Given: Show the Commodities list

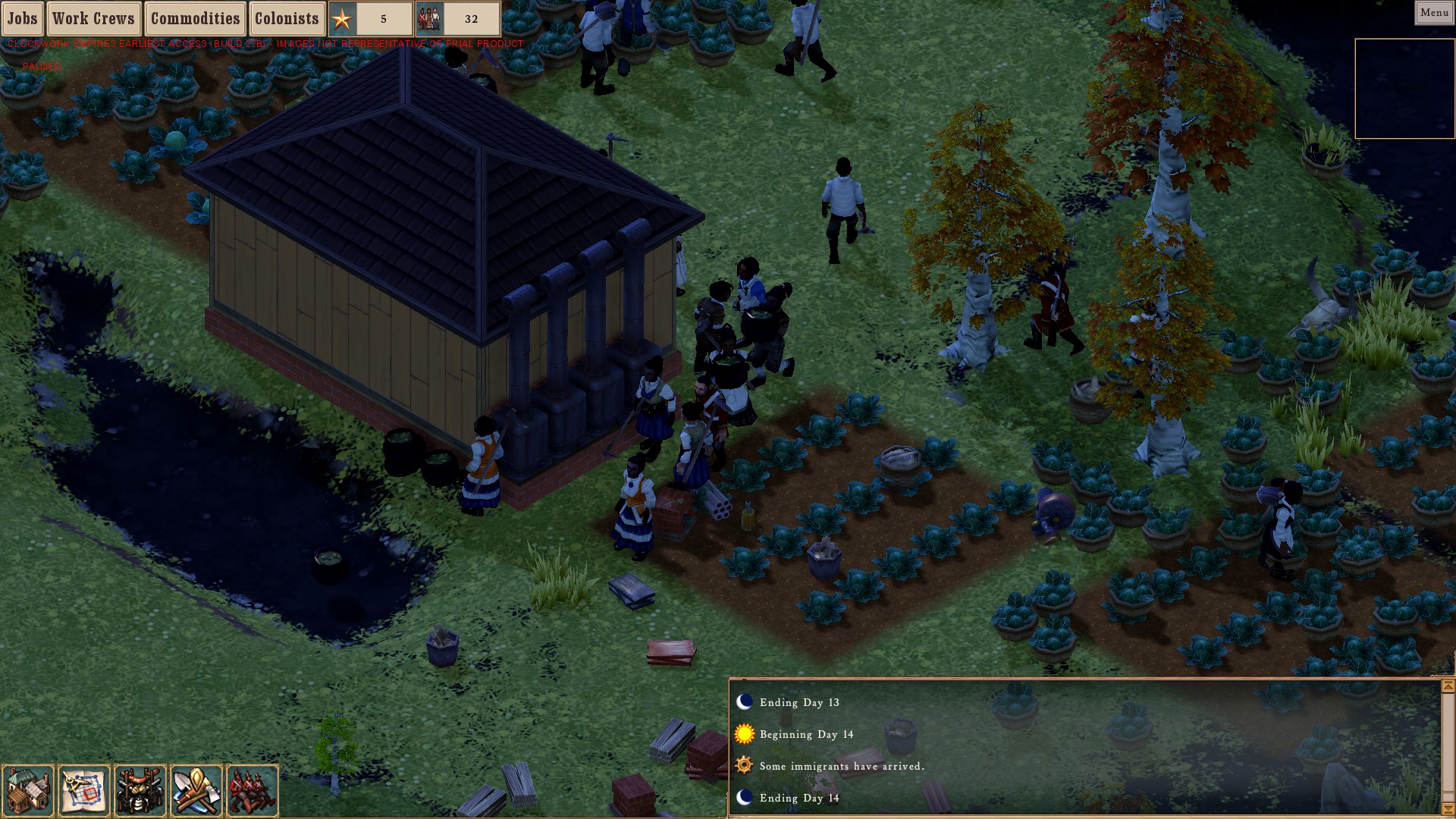Looking at the screenshot, I should 195,18.
